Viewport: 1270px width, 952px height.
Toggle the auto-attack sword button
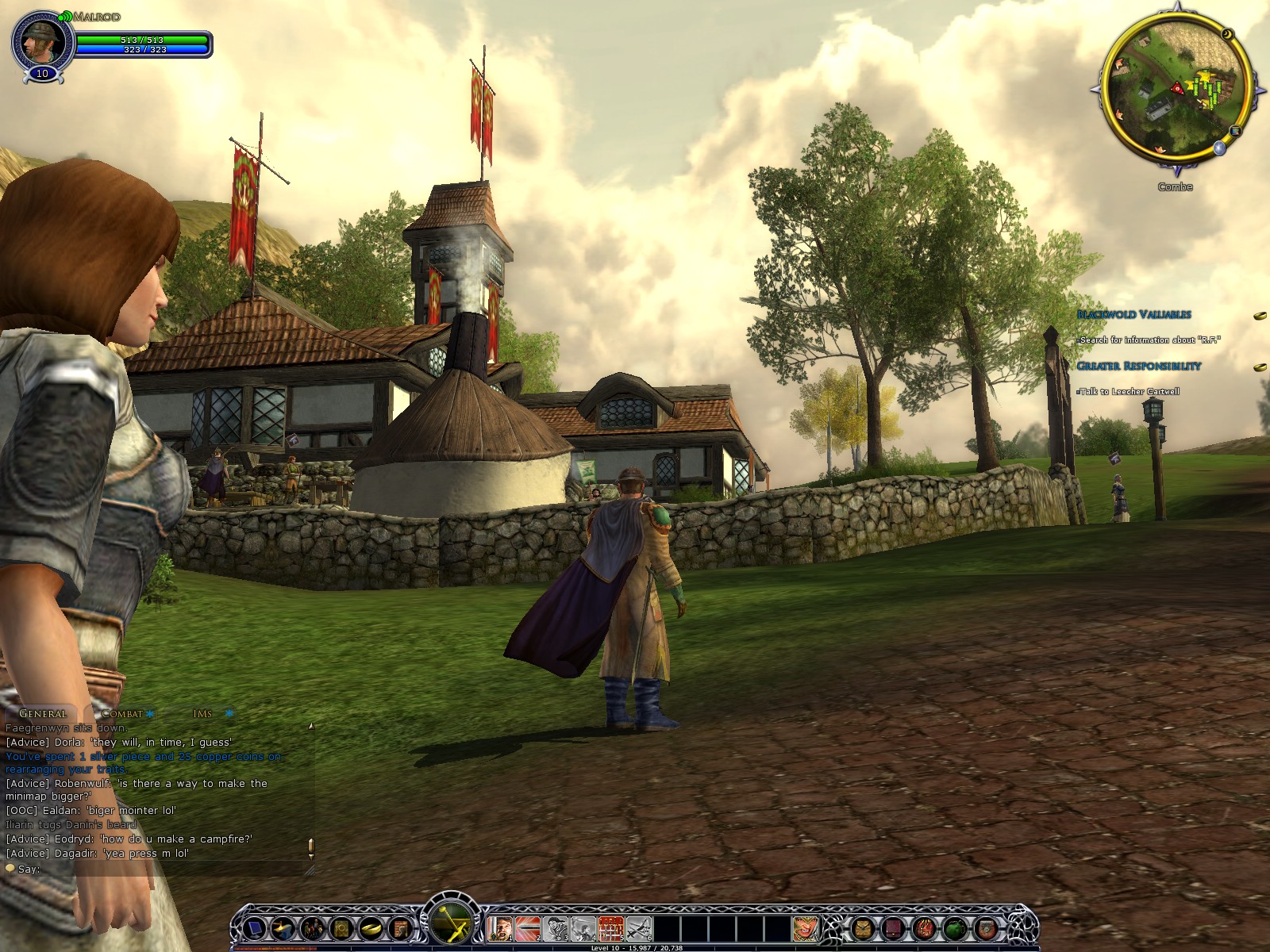click(451, 923)
